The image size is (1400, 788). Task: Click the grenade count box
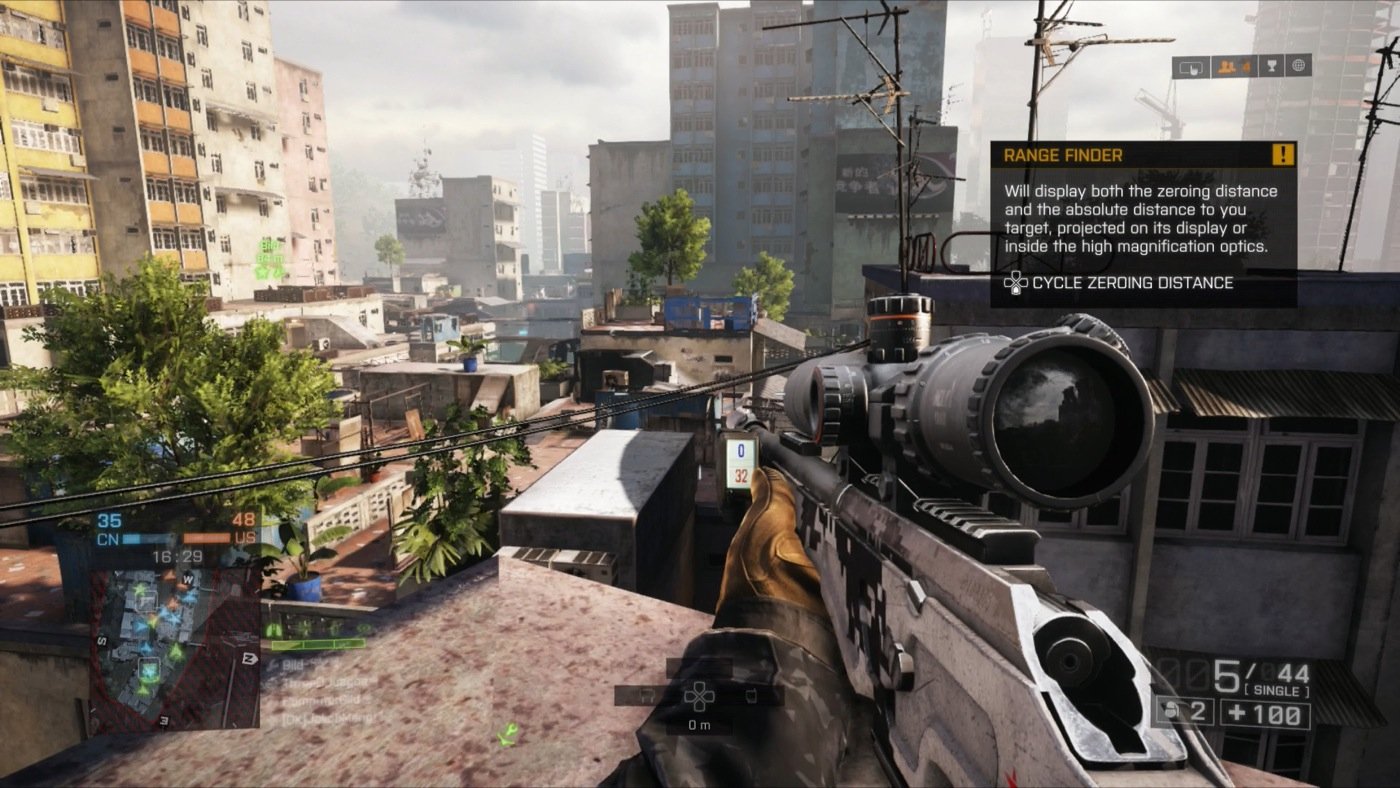tap(1185, 712)
